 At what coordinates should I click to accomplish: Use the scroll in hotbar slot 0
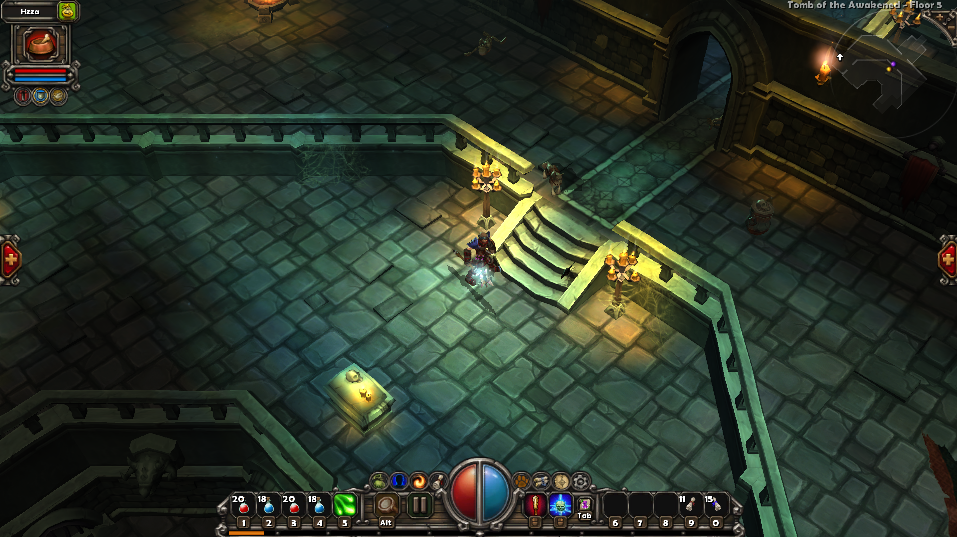point(715,506)
